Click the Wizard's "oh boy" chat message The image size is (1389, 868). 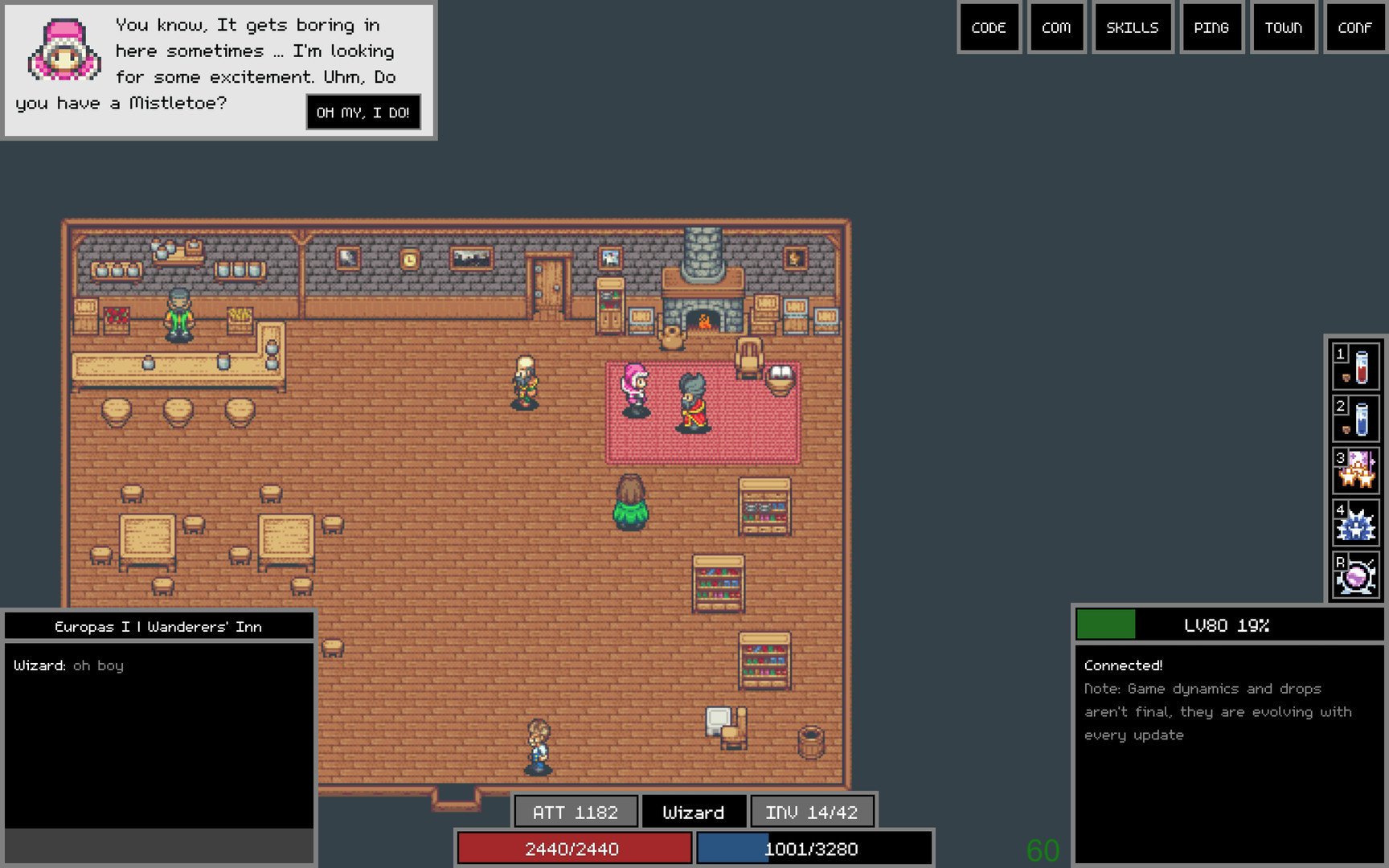pyautogui.click(x=68, y=665)
